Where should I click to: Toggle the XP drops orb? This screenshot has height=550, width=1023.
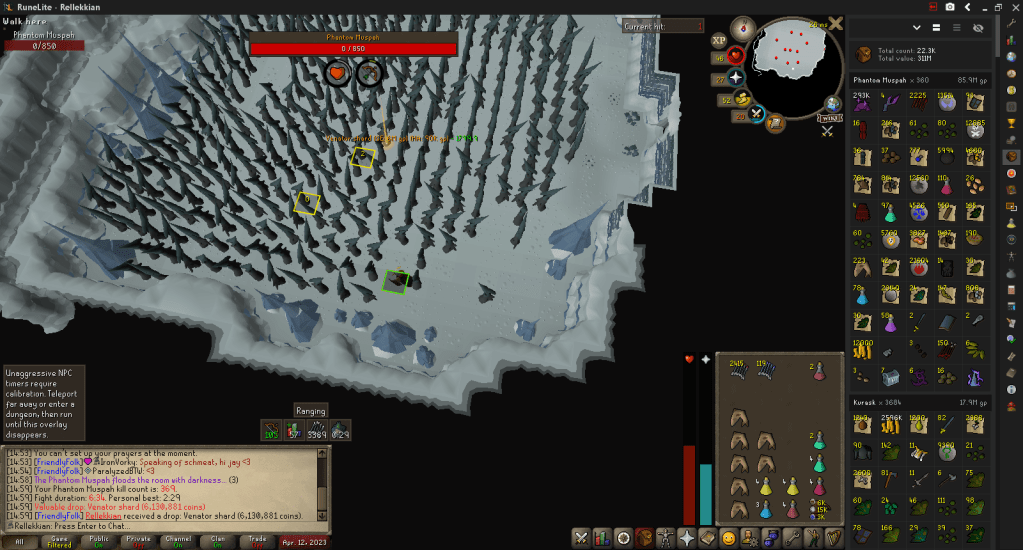coord(718,41)
